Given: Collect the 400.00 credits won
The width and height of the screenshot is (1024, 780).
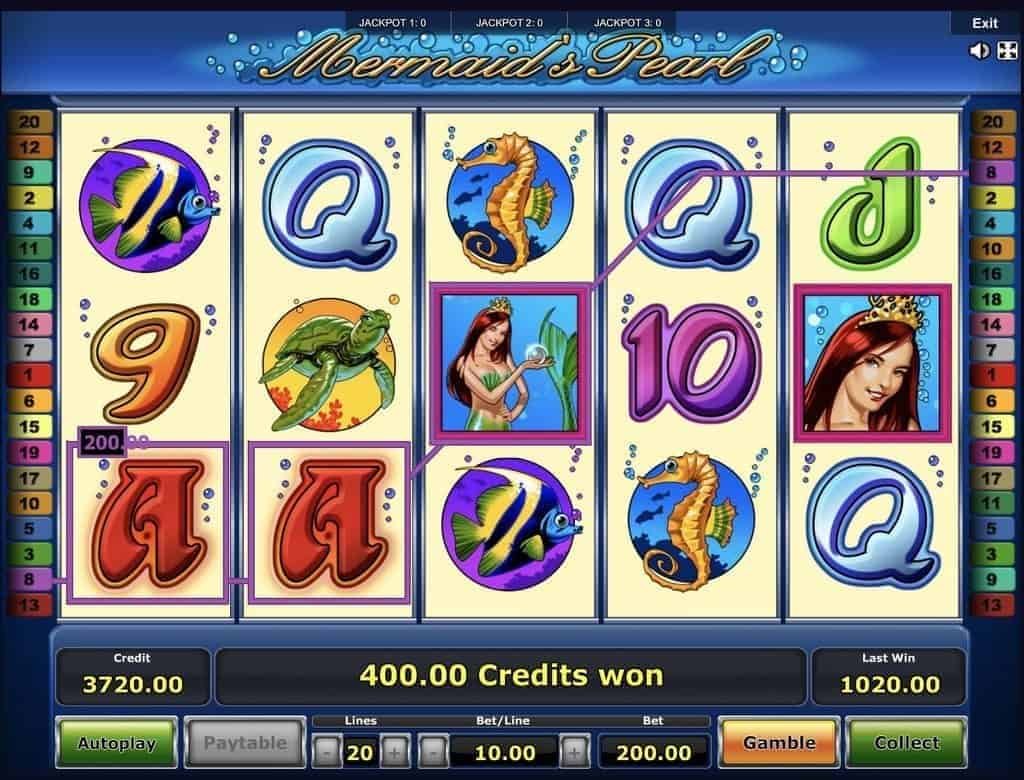Looking at the screenshot, I should (906, 743).
